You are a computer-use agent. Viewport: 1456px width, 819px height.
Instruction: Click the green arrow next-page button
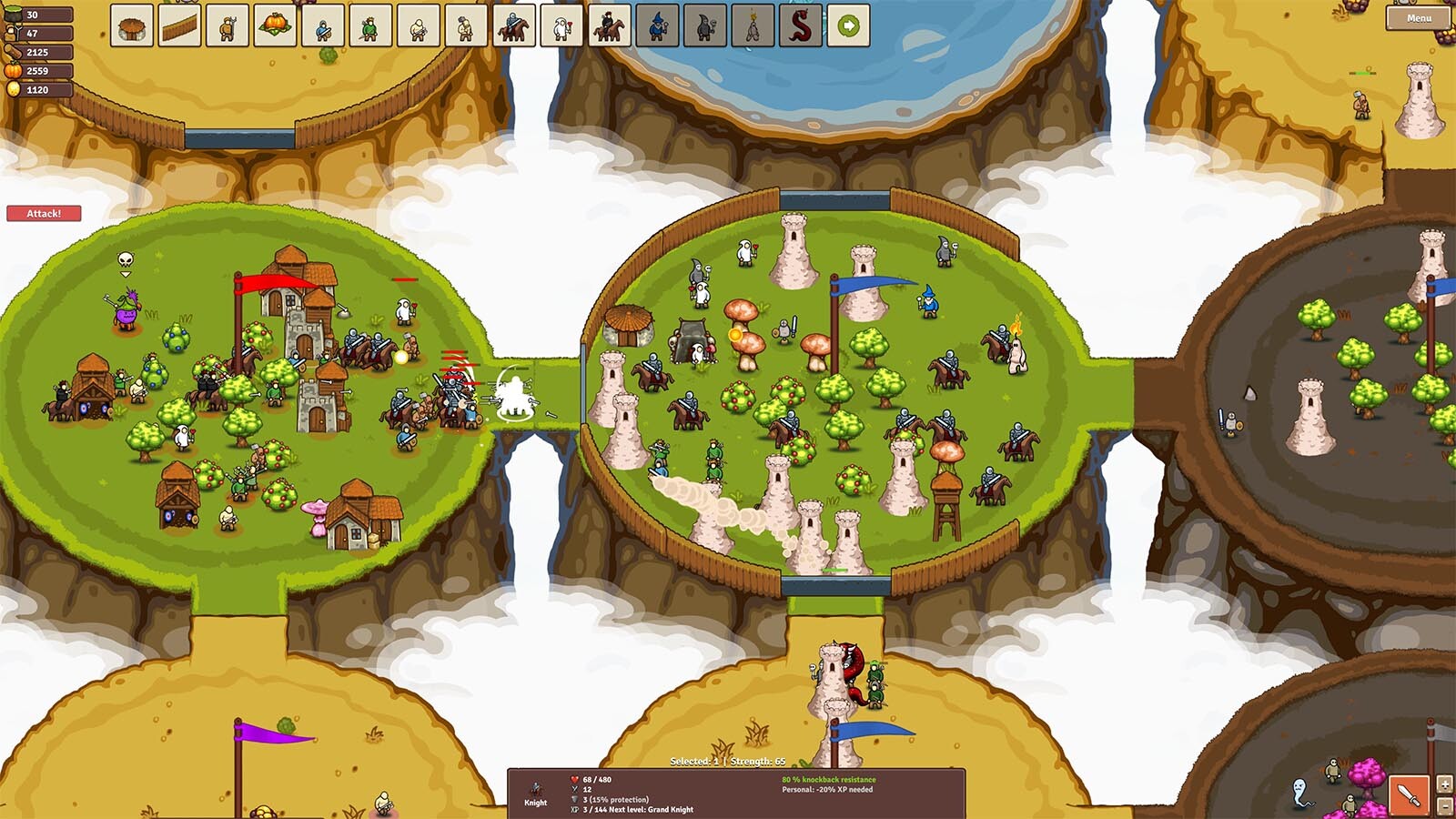848,26
